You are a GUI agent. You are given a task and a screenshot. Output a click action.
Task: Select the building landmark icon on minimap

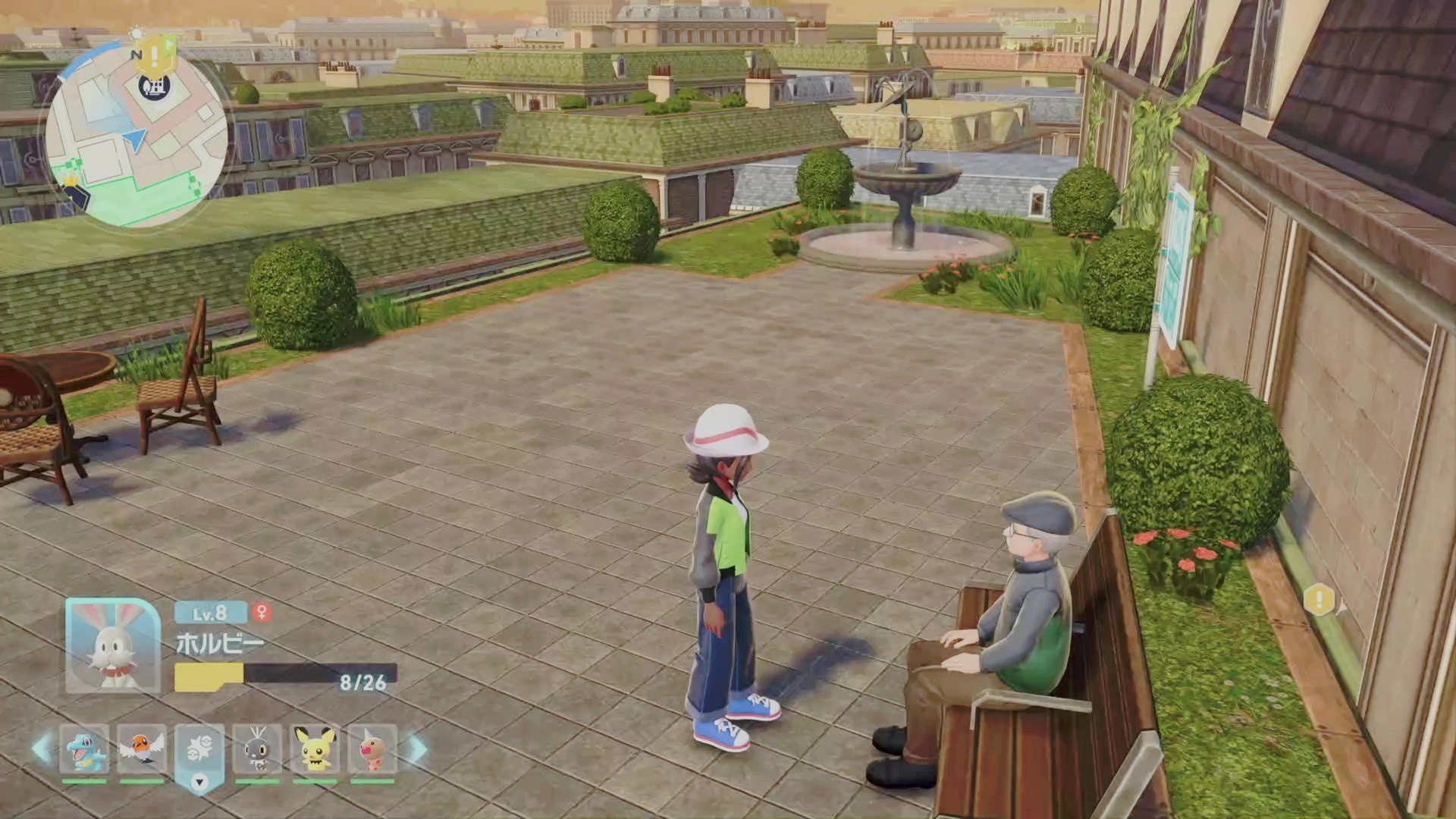click(x=149, y=86)
